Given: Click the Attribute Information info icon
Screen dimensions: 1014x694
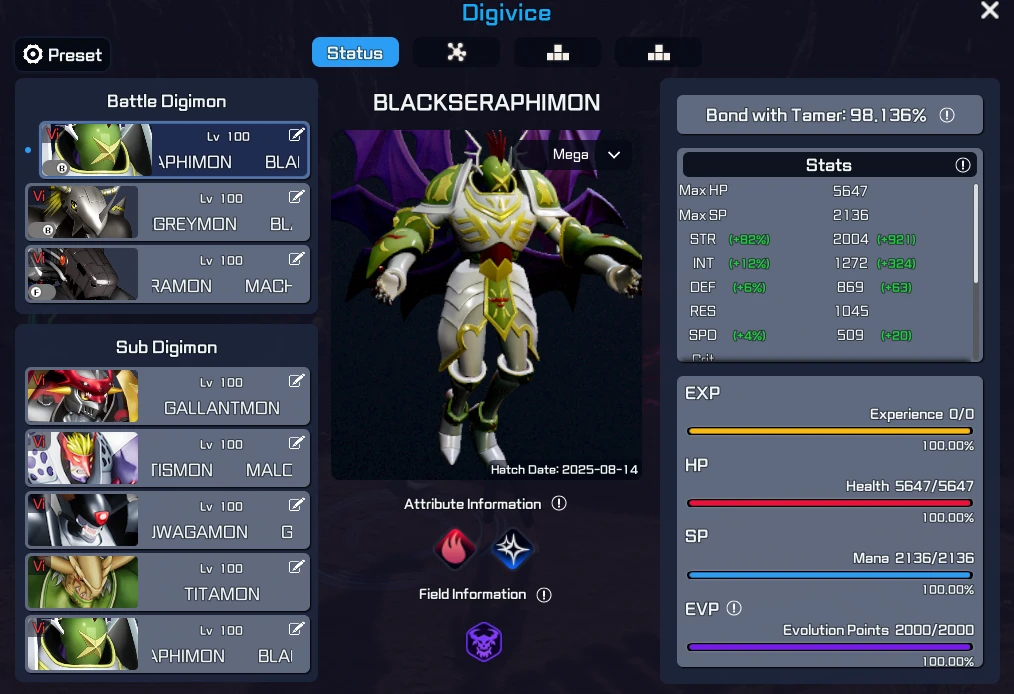Looking at the screenshot, I should click(559, 503).
